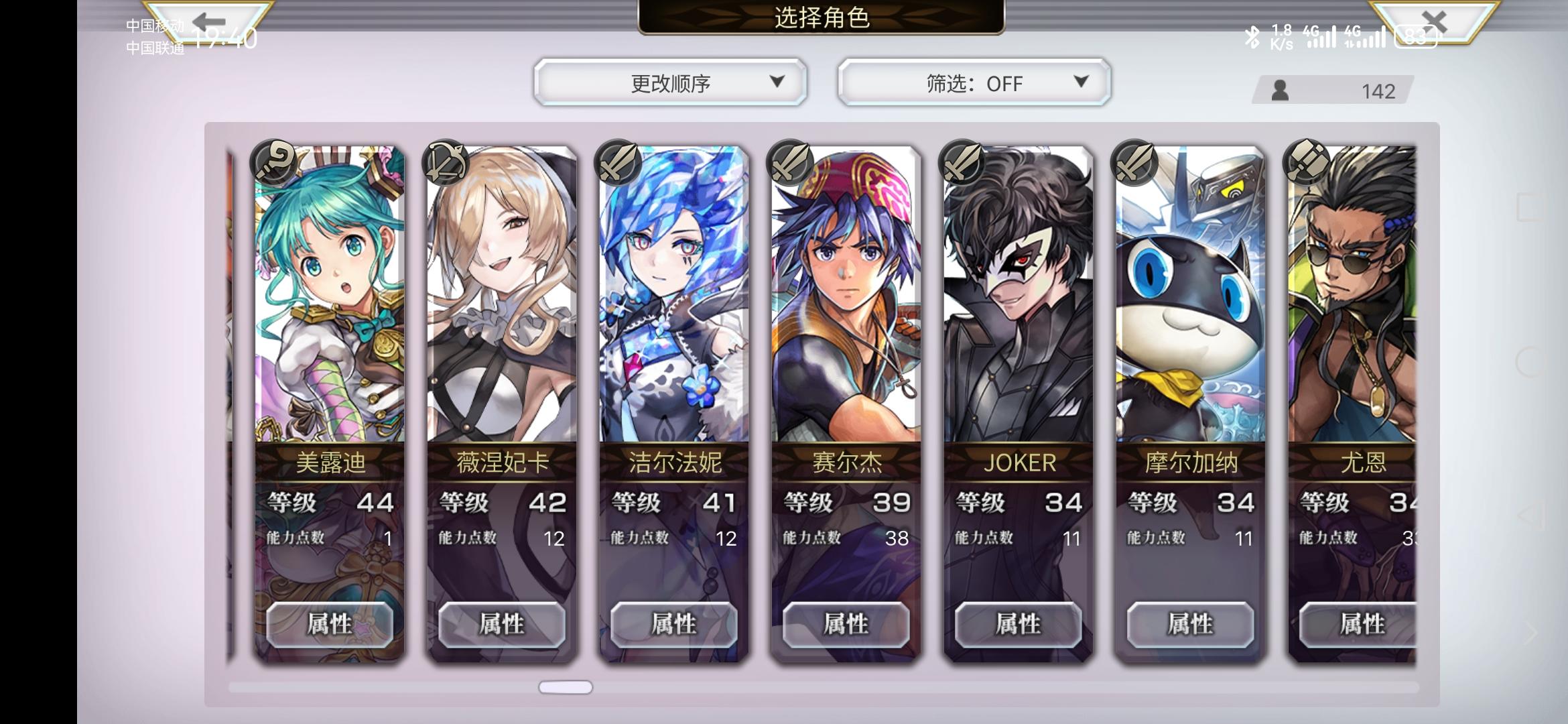Open 属性 attributes for JOKER

coord(1019,623)
